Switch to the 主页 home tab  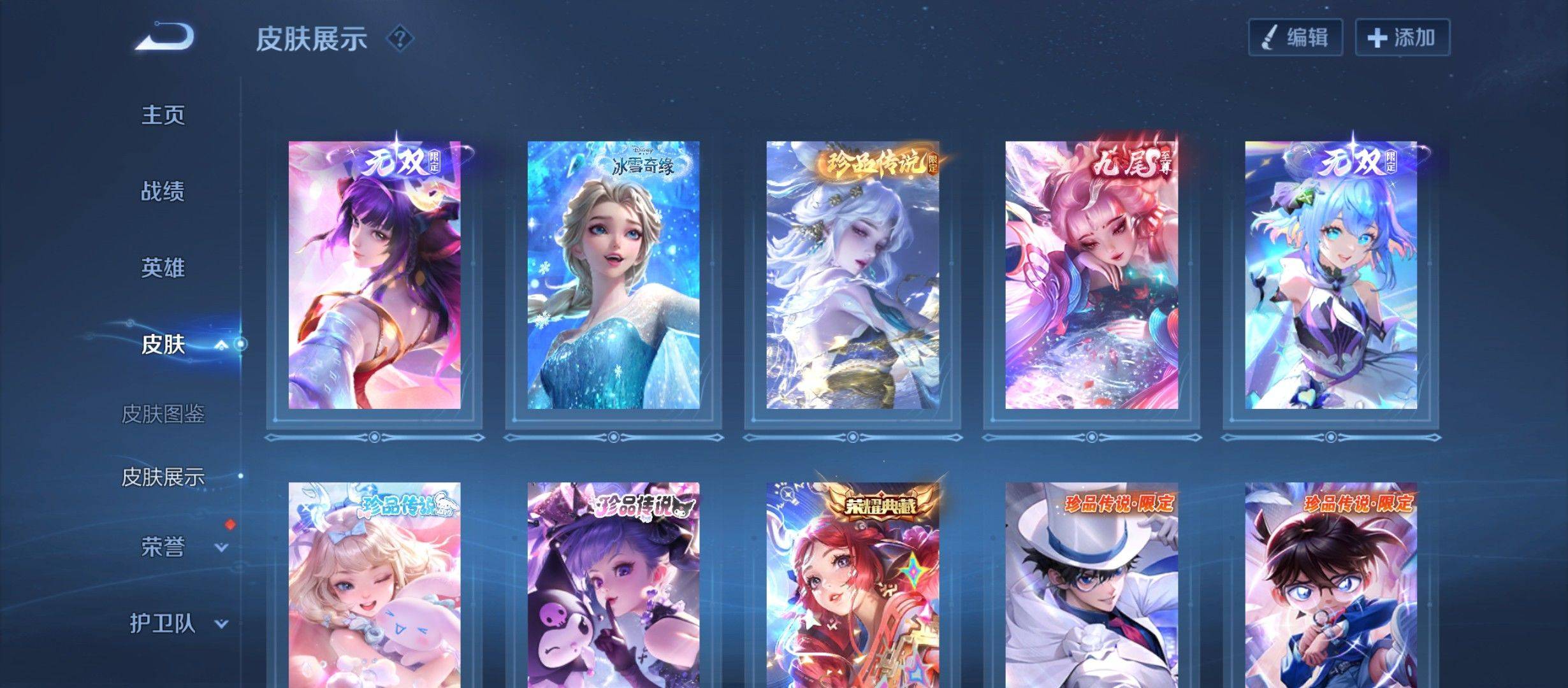point(163,115)
